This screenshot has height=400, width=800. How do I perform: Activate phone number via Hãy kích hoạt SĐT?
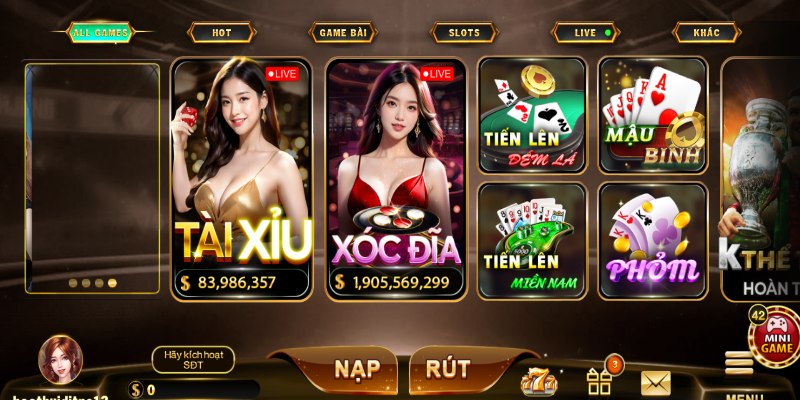tap(193, 360)
